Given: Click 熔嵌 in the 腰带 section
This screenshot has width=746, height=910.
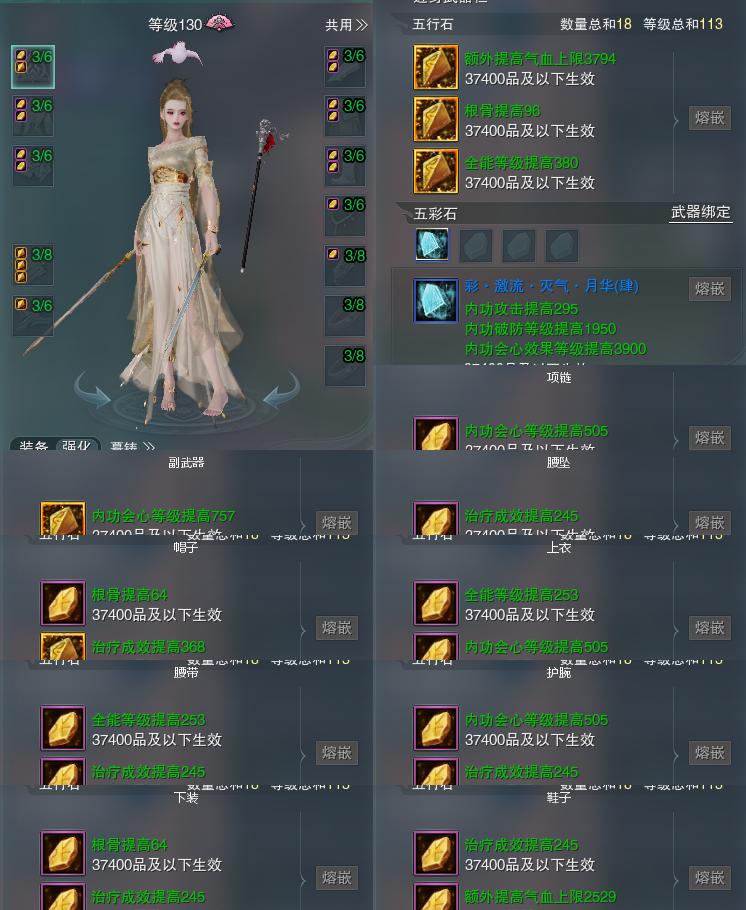Looking at the screenshot, I should click(x=336, y=753).
